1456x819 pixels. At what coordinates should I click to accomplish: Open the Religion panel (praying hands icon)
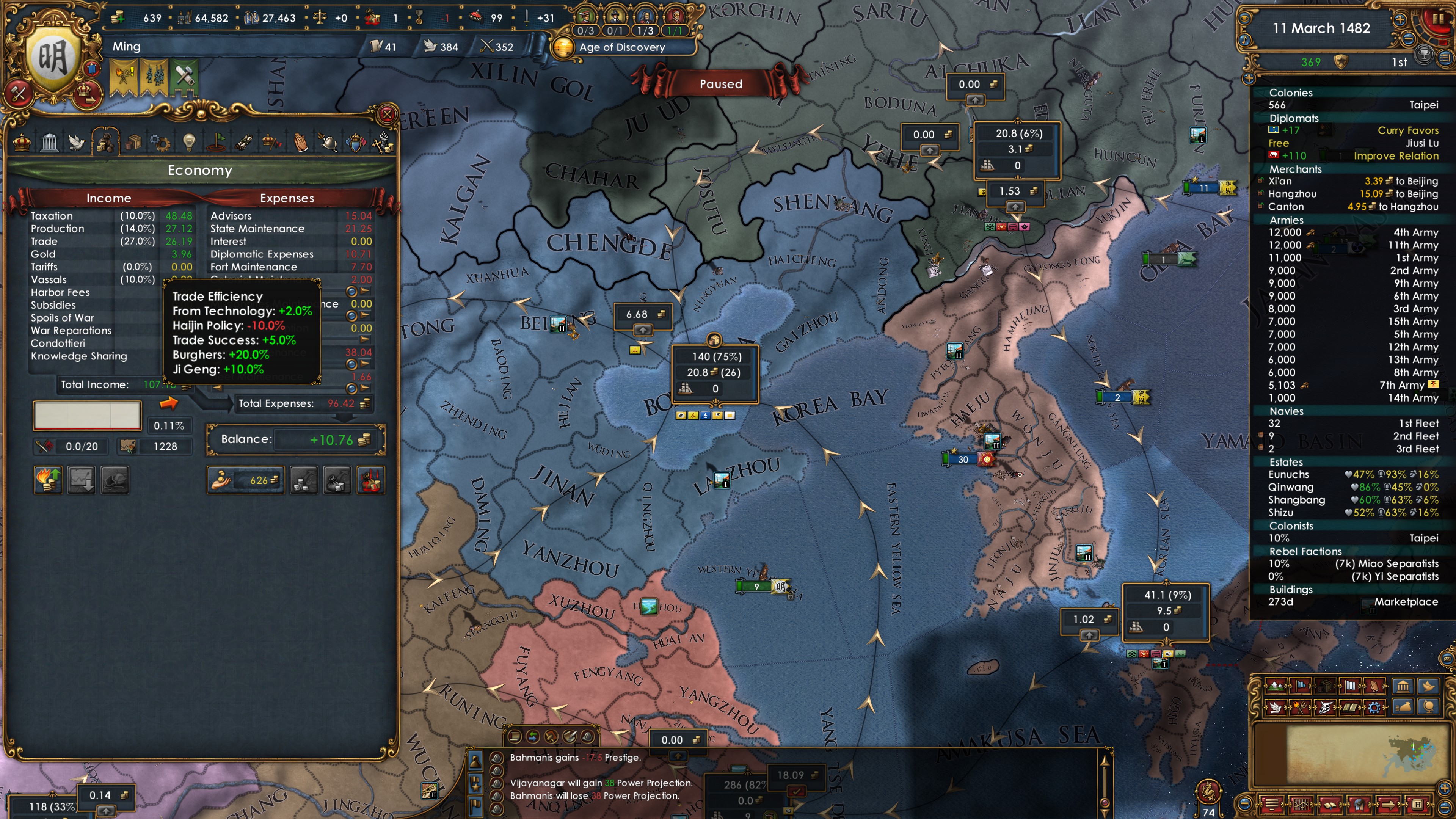pos(301,143)
